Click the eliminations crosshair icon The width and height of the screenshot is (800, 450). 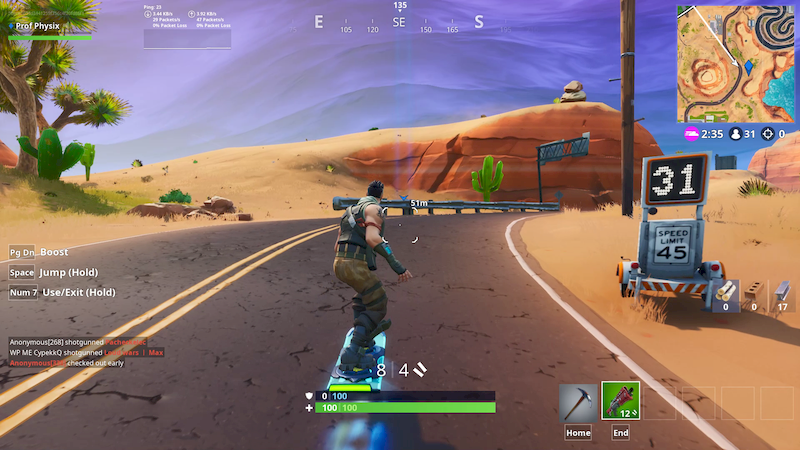tap(767, 133)
